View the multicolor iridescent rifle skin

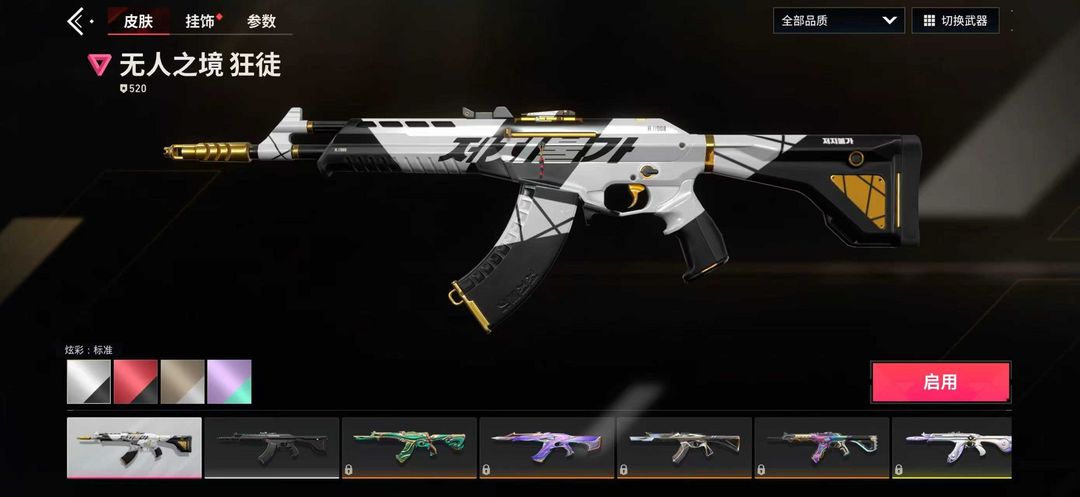pyautogui.click(x=820, y=447)
